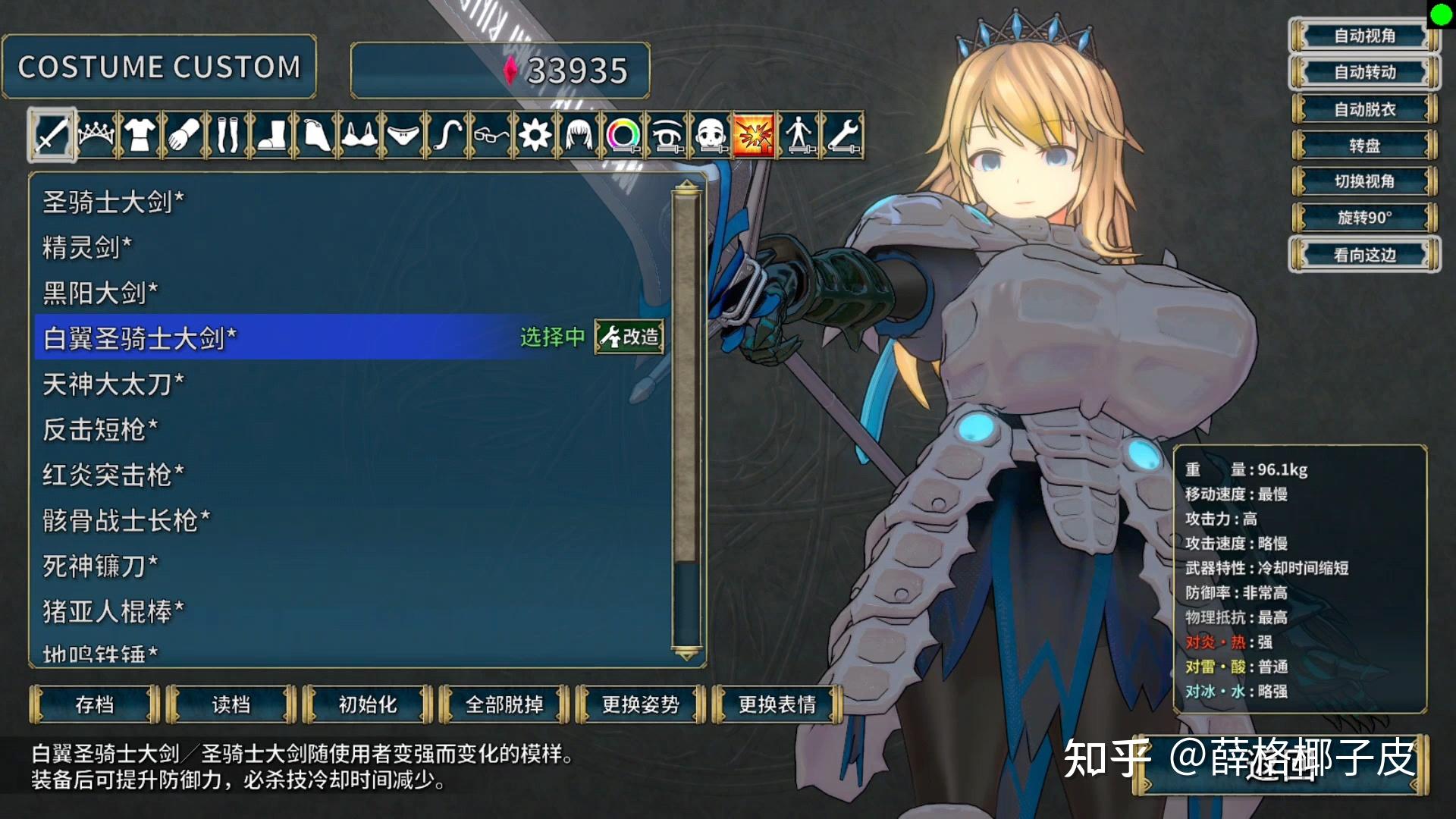This screenshot has height=819, width=1456.
Task: Change expression via 更换表情
Action: (x=777, y=704)
